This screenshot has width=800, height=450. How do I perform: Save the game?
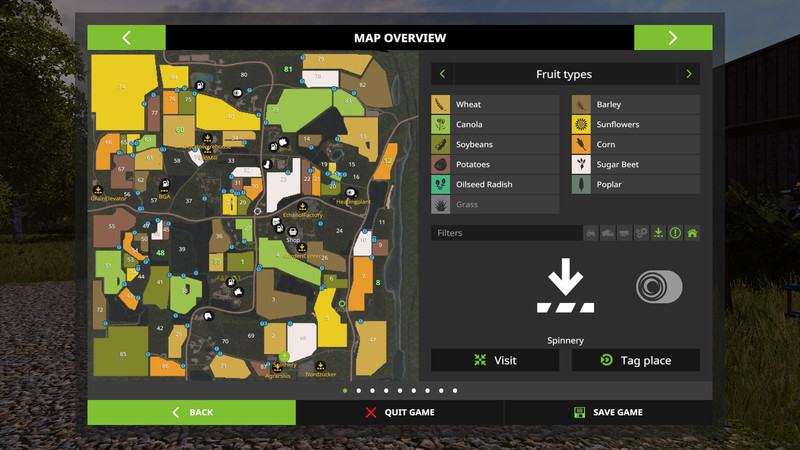pyautogui.click(x=608, y=412)
